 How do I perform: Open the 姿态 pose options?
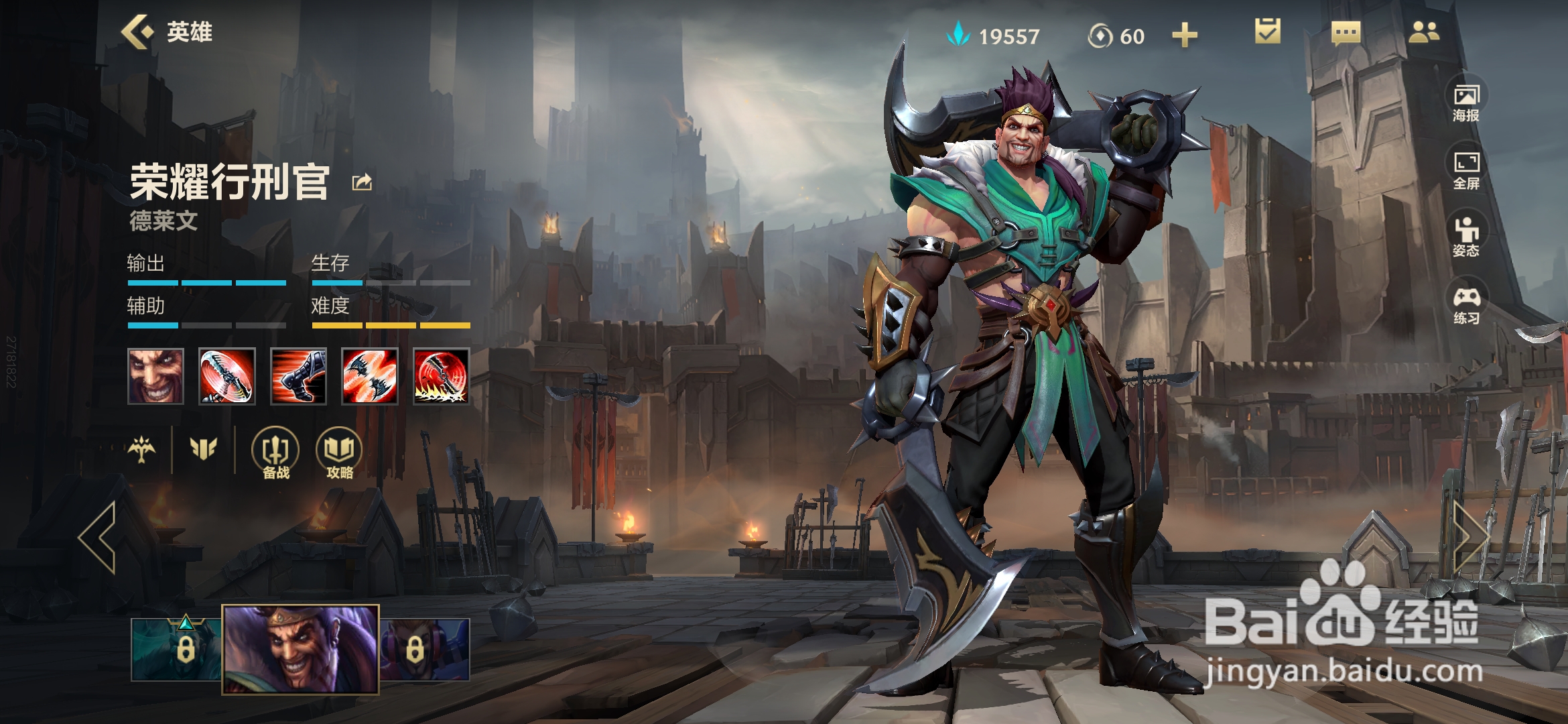1466,236
